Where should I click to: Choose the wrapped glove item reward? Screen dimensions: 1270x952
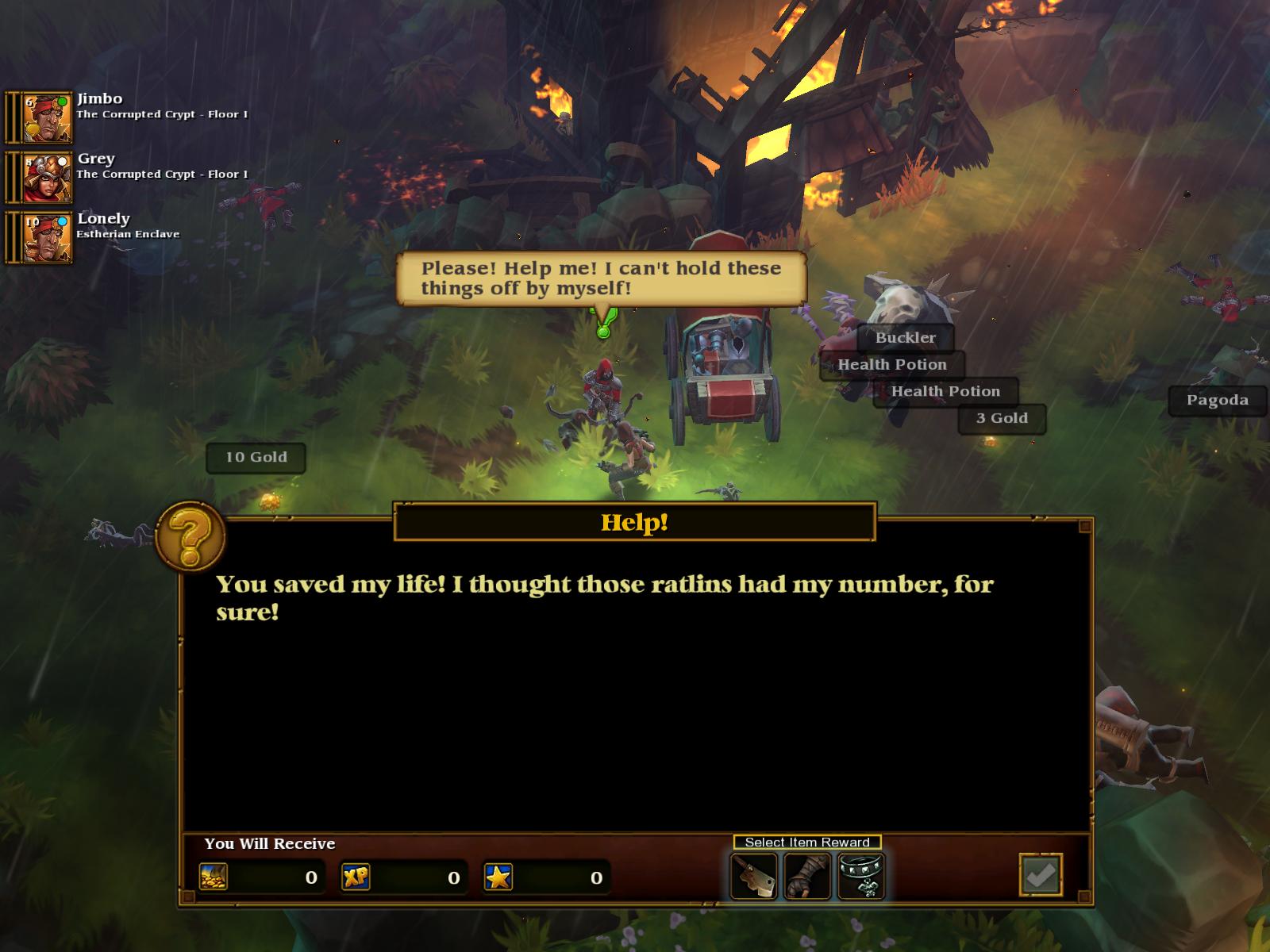click(x=807, y=876)
